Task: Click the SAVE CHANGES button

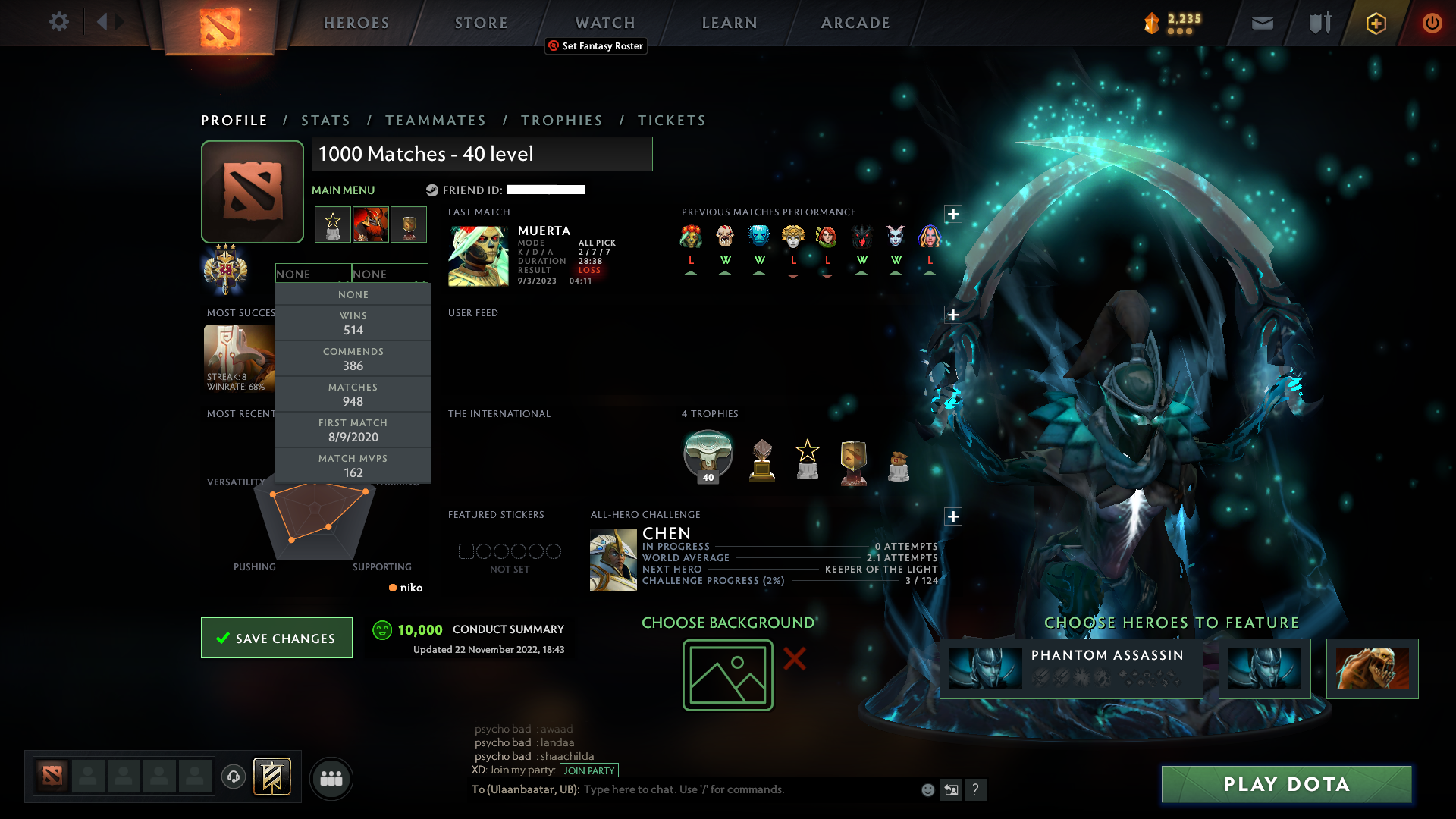Action: 276,638
